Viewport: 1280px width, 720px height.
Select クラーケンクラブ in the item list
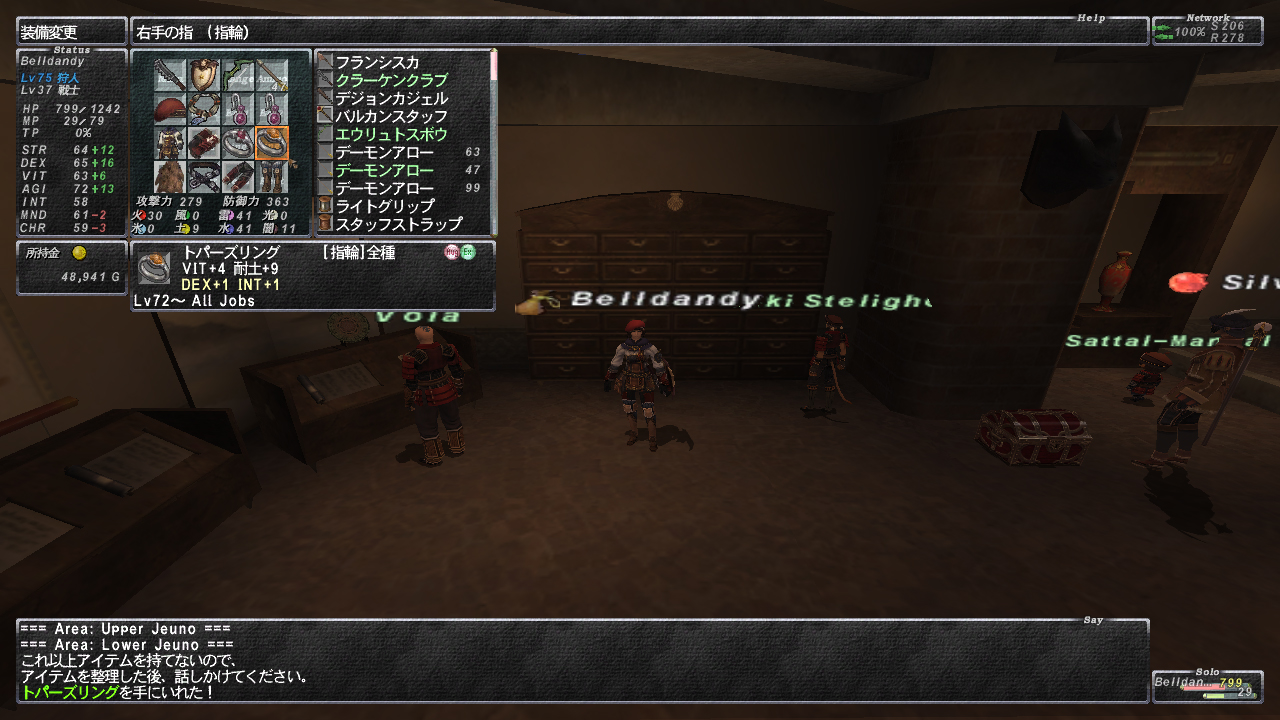click(391, 81)
